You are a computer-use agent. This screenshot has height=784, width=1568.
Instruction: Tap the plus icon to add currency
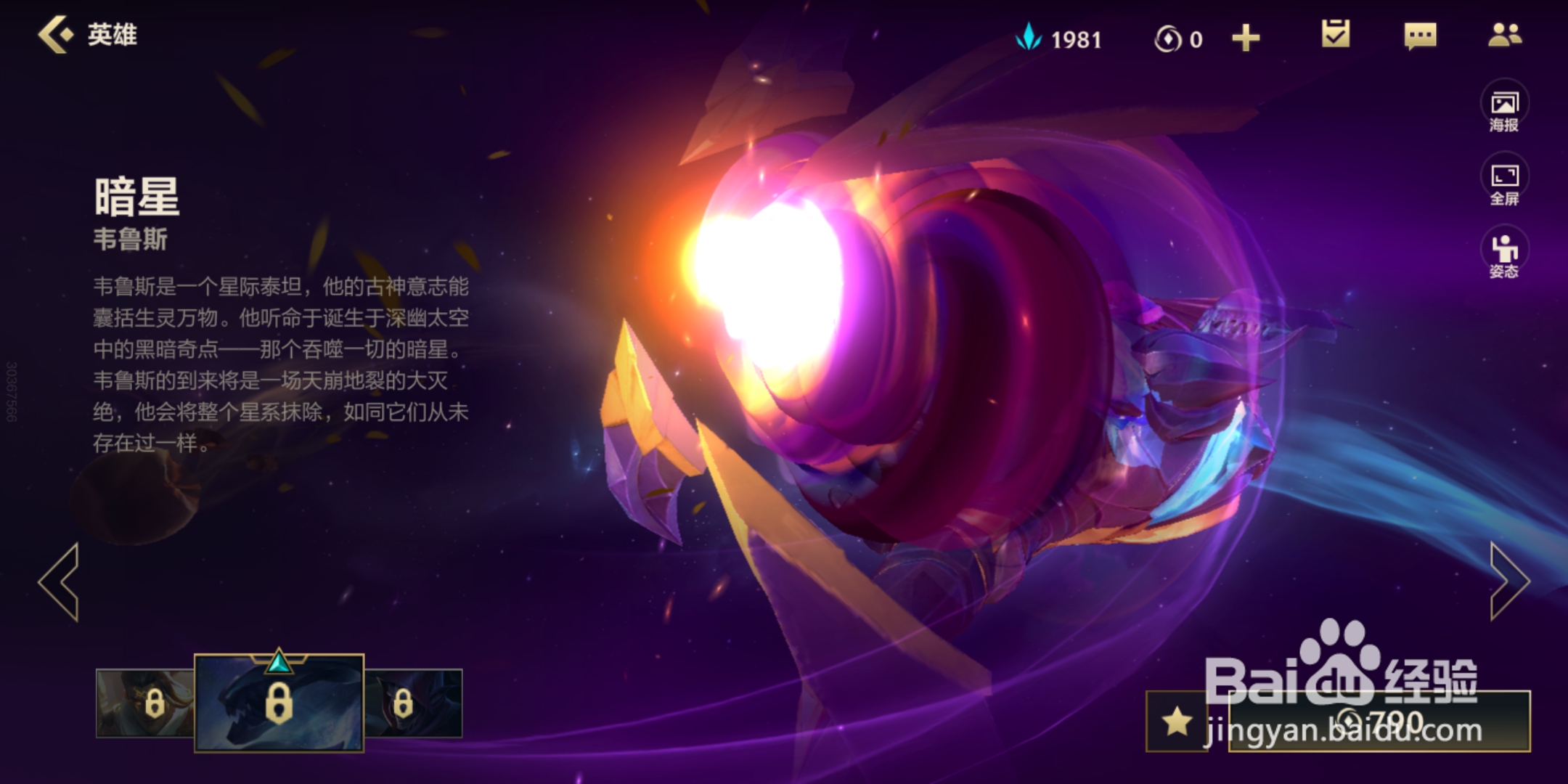point(1246,38)
